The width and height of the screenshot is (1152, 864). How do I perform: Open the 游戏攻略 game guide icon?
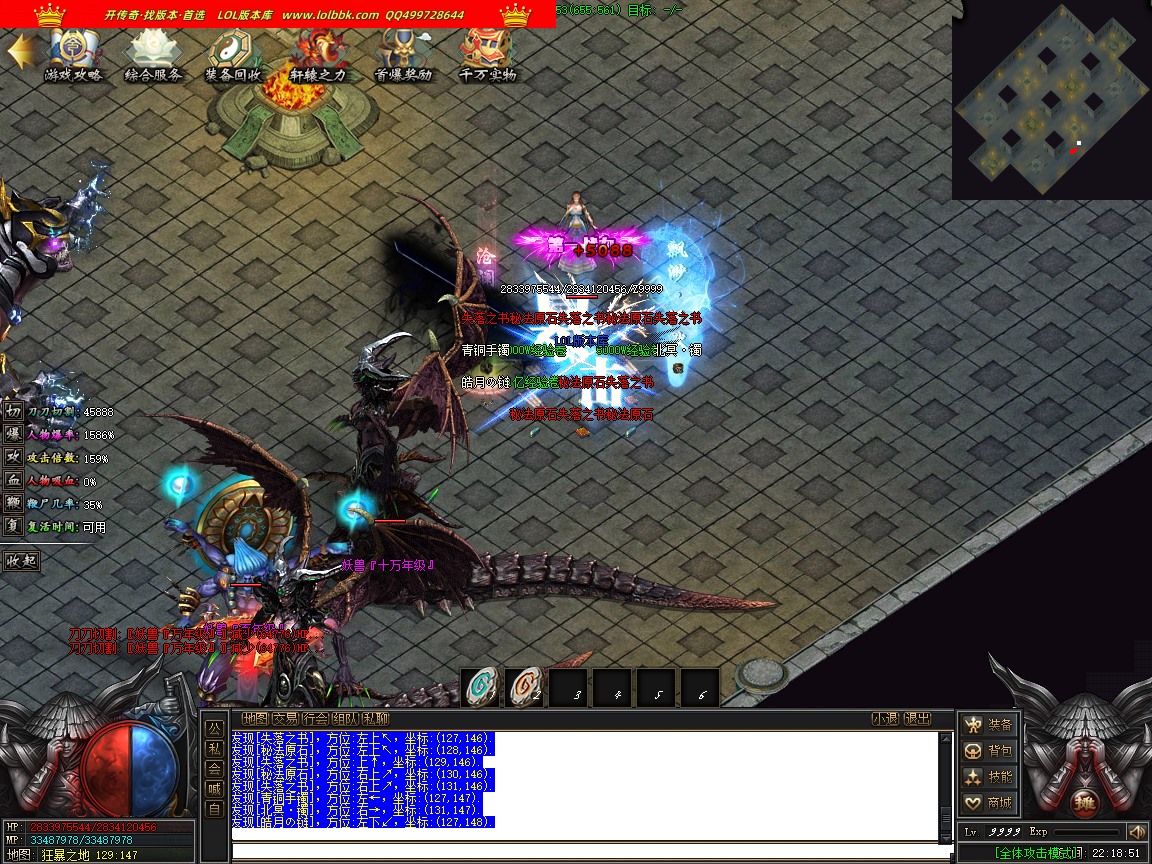pyautogui.click(x=72, y=54)
